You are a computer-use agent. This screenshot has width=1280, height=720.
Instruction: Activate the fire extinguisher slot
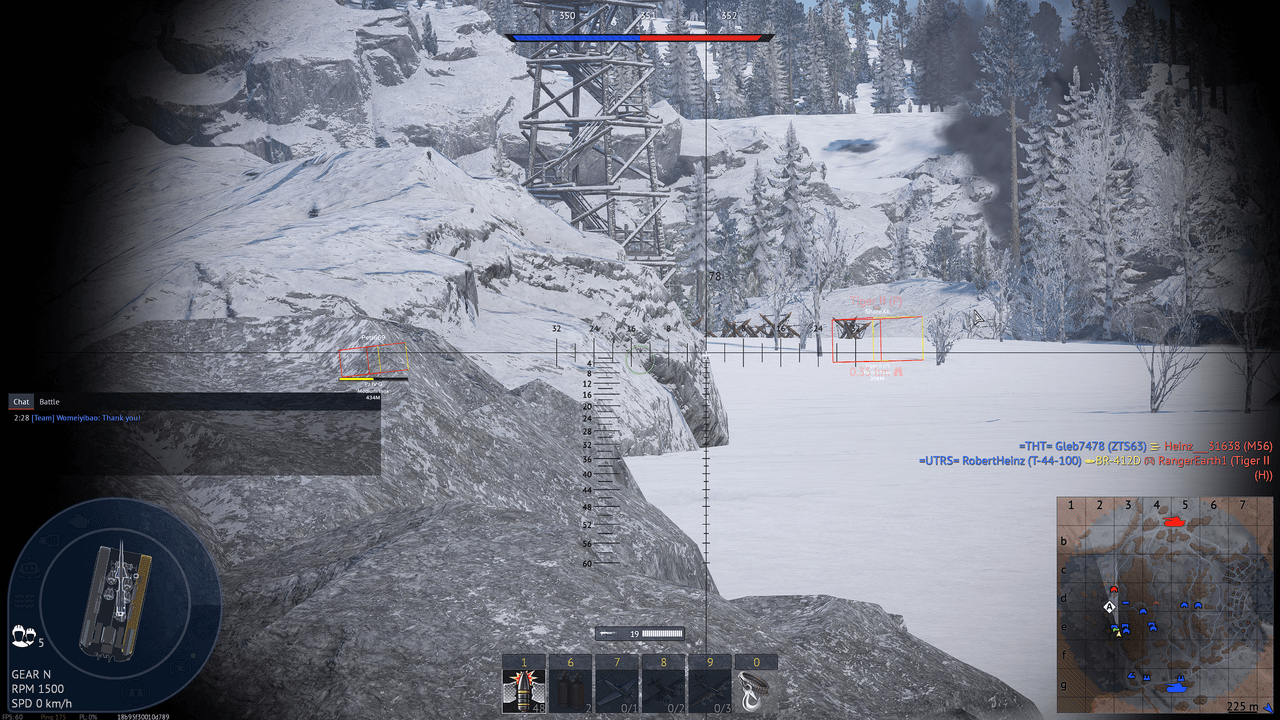(x=570, y=691)
